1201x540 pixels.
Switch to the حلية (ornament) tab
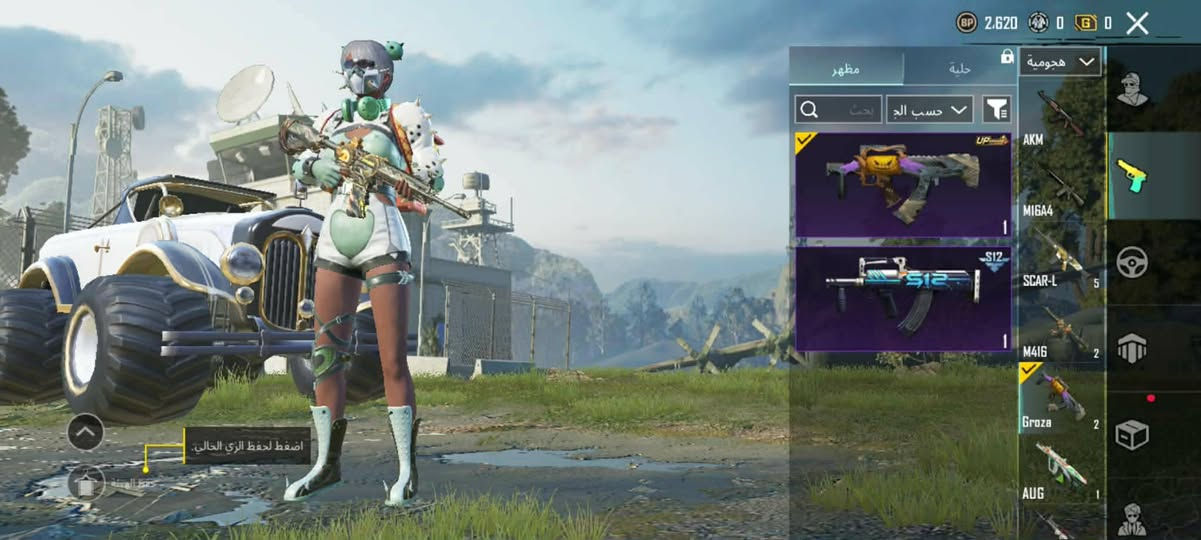click(959, 68)
